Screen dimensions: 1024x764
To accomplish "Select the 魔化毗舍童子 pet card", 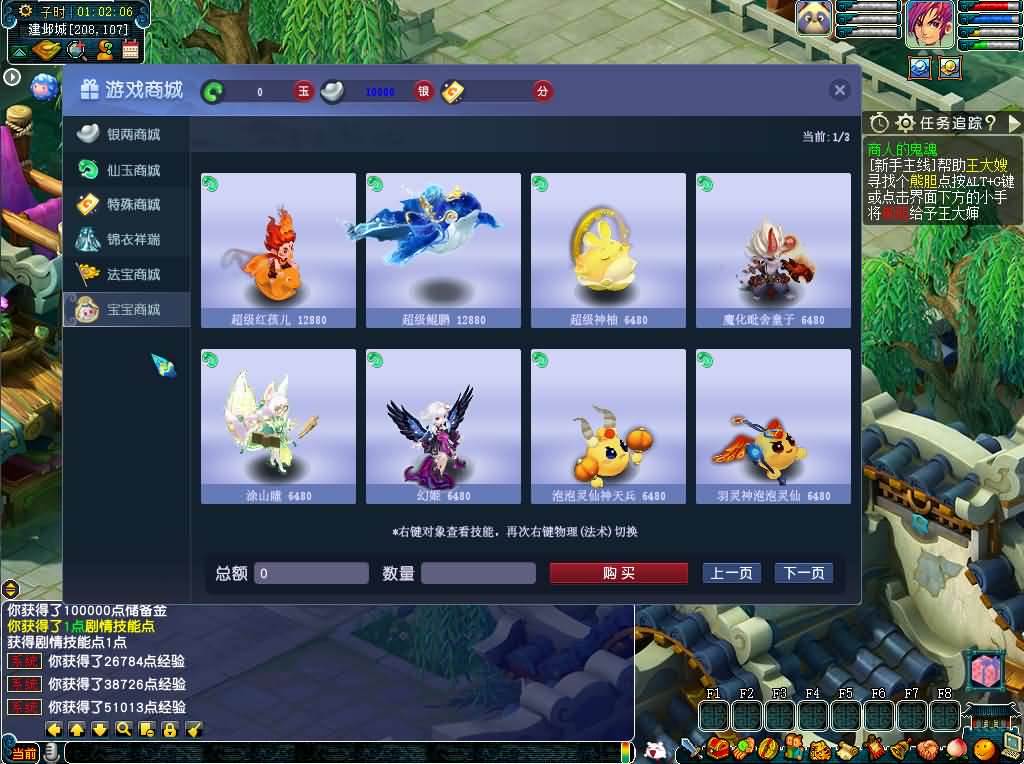I will [773, 250].
